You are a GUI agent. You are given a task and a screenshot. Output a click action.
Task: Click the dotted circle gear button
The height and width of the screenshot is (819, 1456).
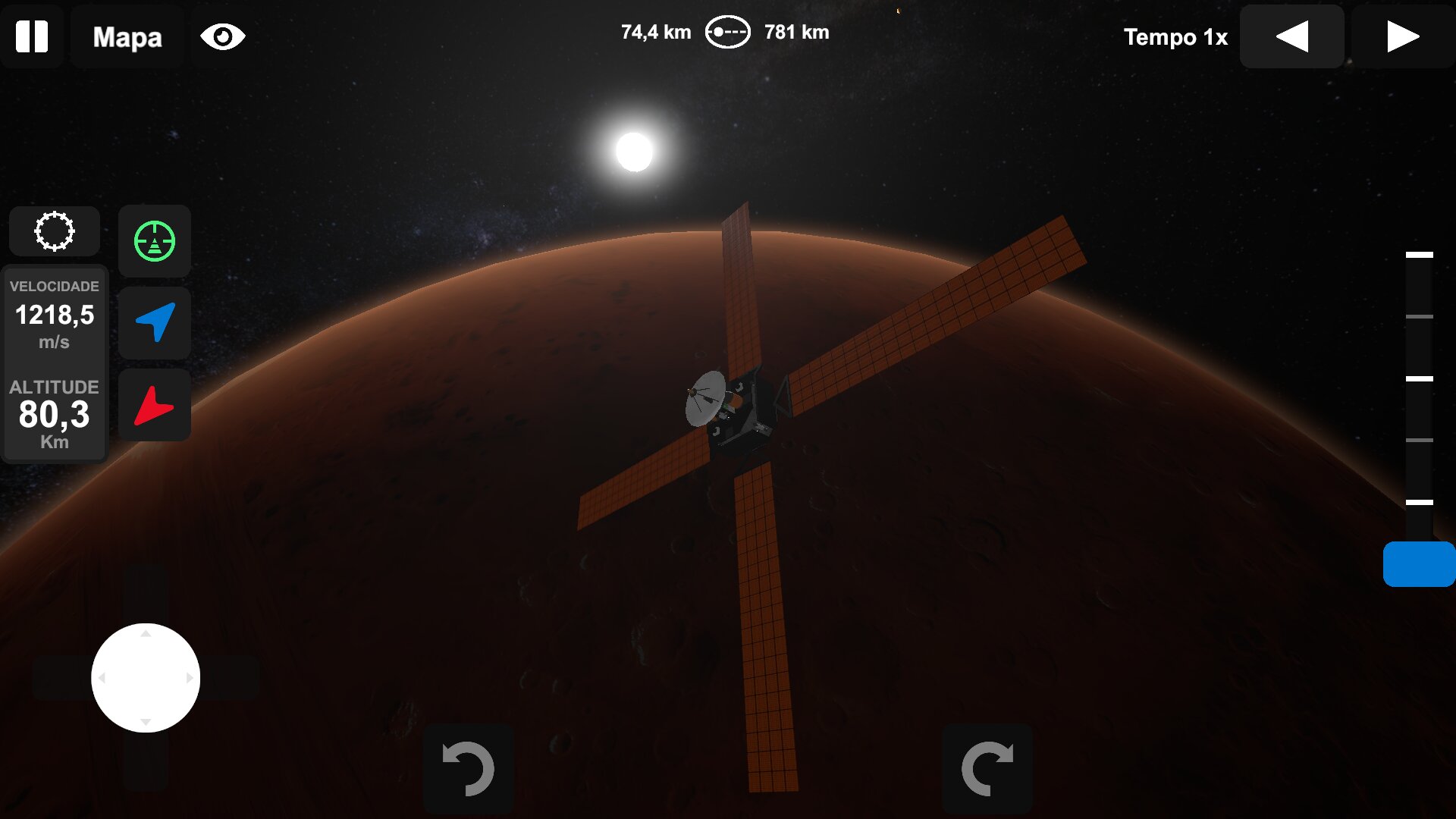[55, 231]
